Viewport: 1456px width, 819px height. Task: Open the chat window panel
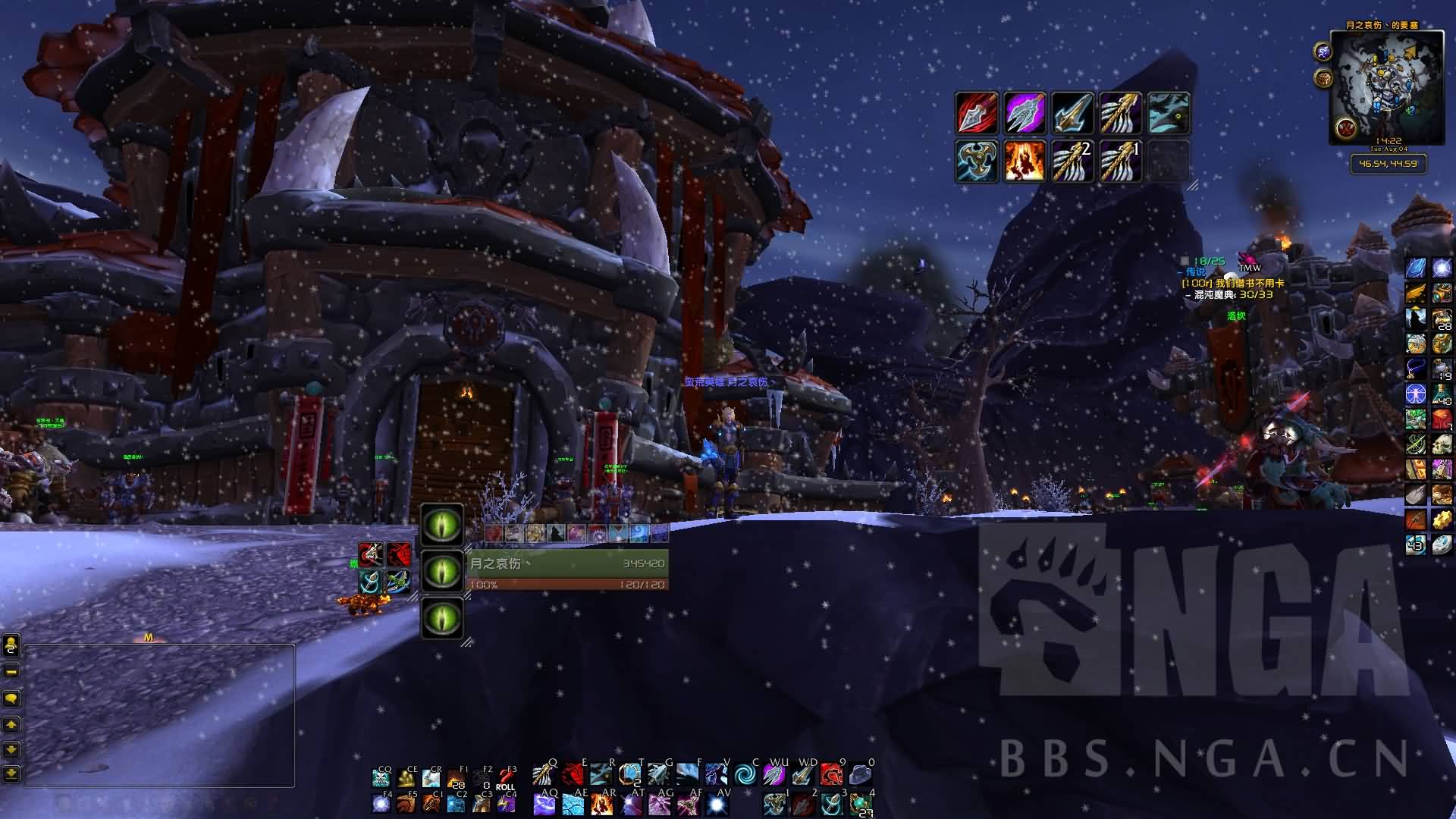[x=159, y=715]
